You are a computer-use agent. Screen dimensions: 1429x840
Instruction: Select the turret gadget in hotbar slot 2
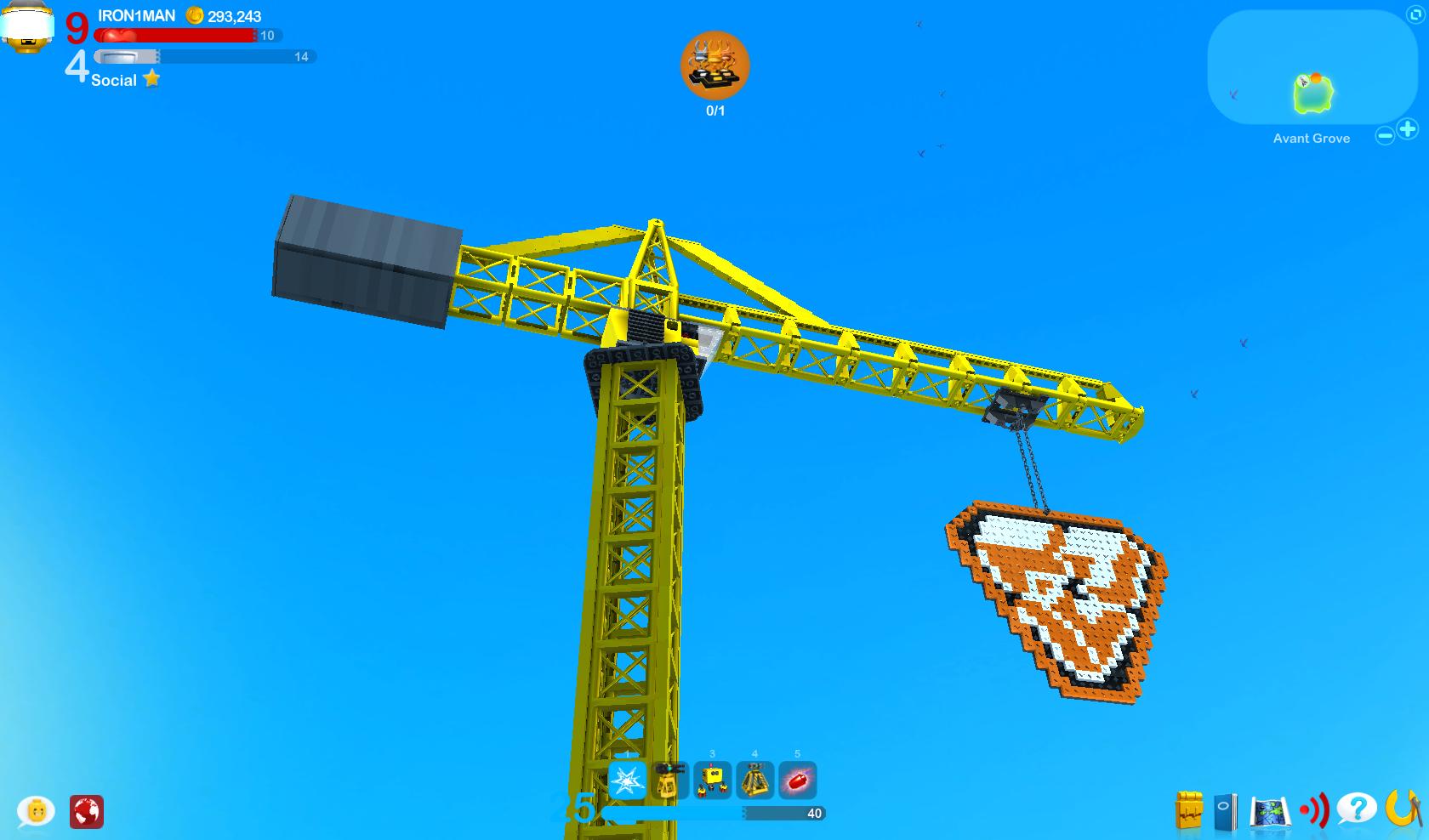(x=670, y=781)
